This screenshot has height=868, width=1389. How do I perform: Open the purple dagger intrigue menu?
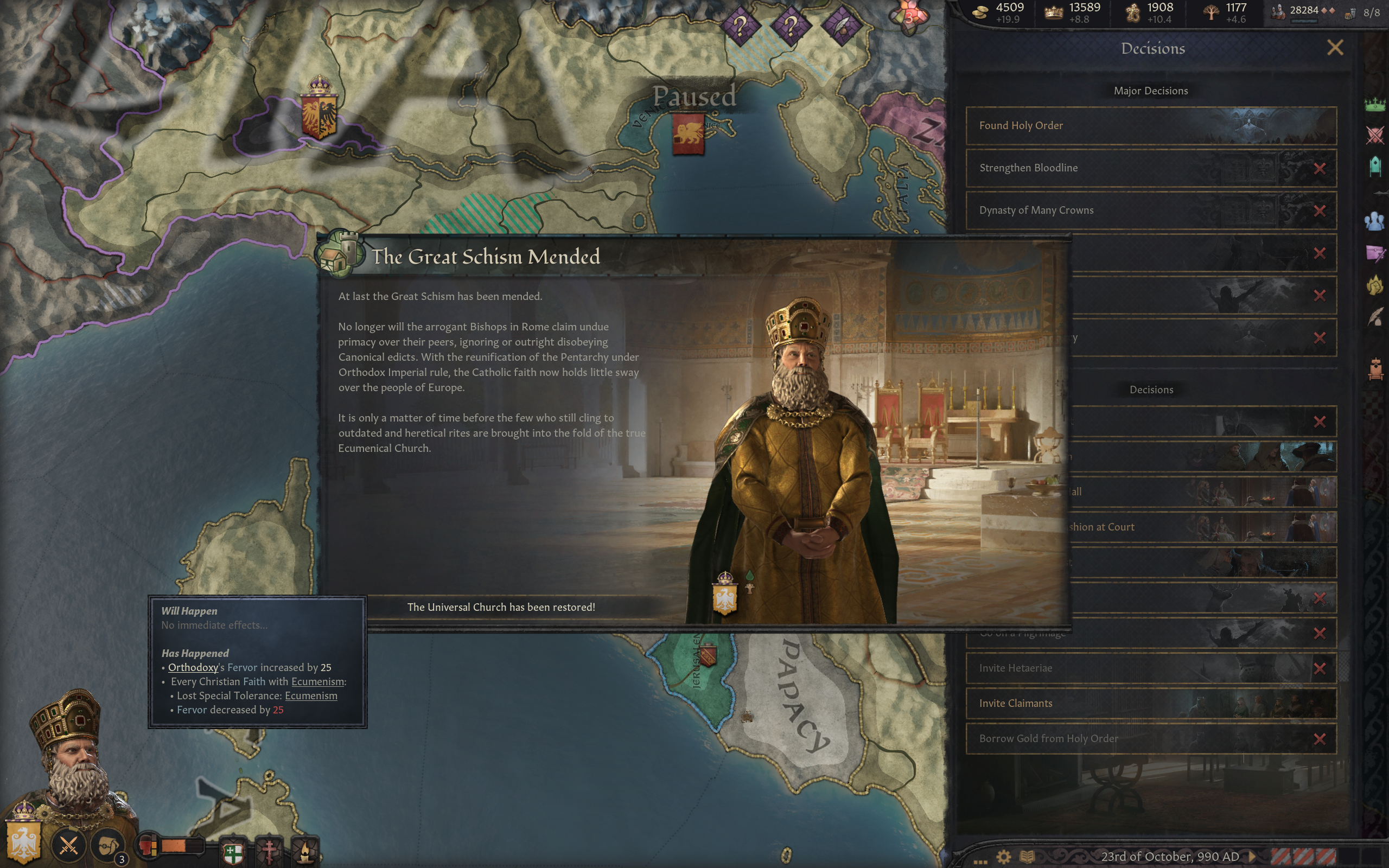[x=1375, y=253]
